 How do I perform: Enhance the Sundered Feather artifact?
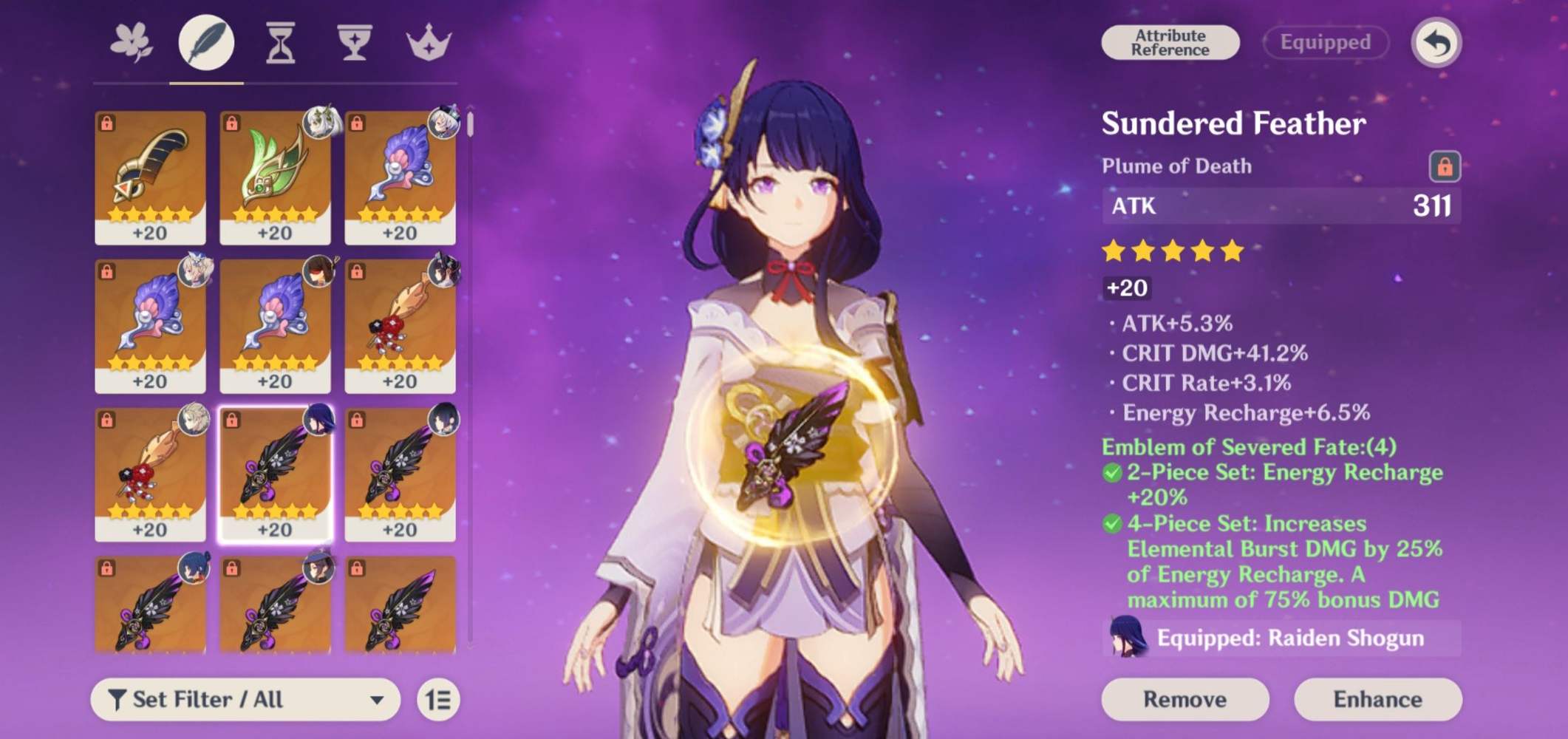tap(1377, 699)
